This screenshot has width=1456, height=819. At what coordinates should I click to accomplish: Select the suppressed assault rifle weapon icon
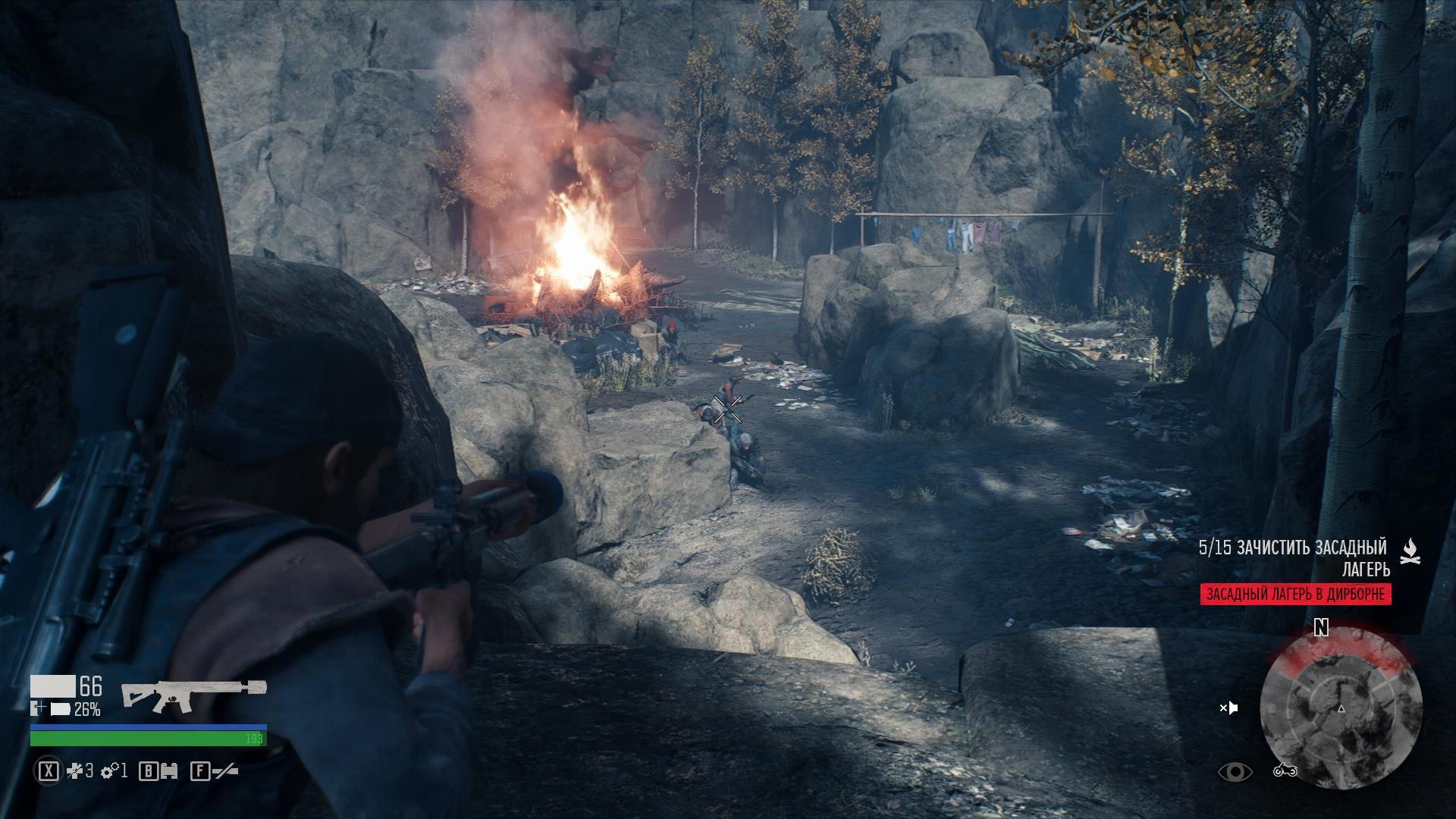[193, 695]
